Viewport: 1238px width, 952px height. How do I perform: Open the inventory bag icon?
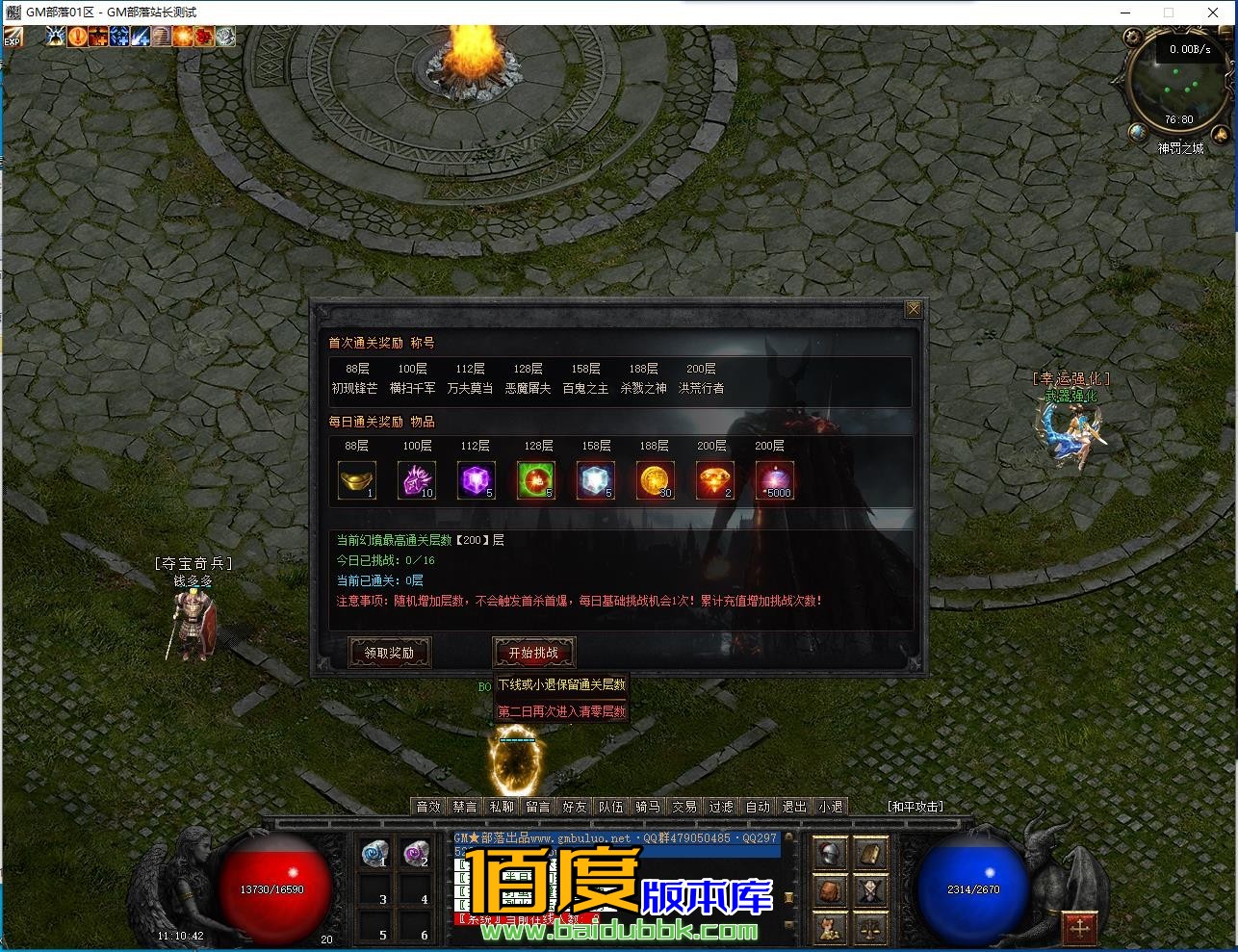pos(831,889)
